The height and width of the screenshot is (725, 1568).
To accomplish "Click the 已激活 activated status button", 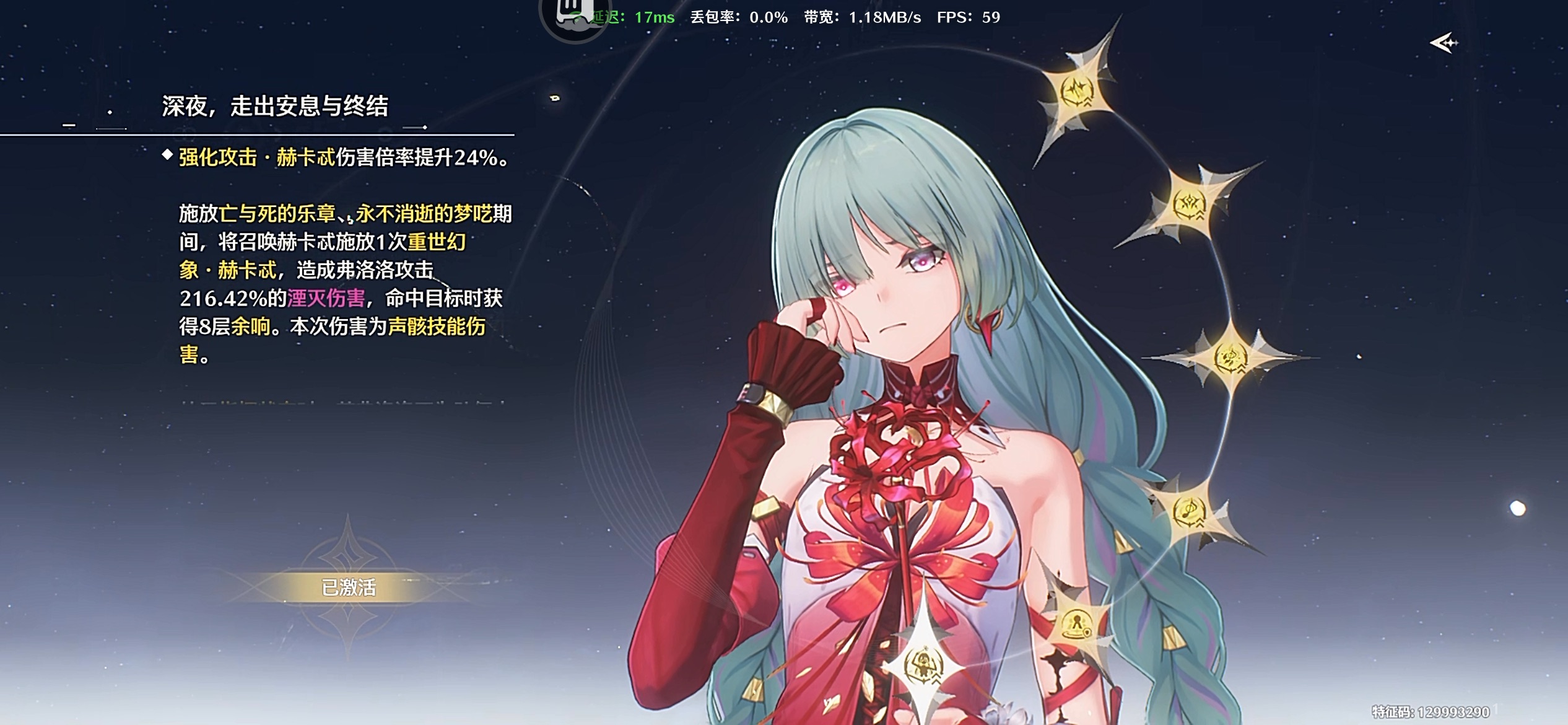I will click(349, 587).
